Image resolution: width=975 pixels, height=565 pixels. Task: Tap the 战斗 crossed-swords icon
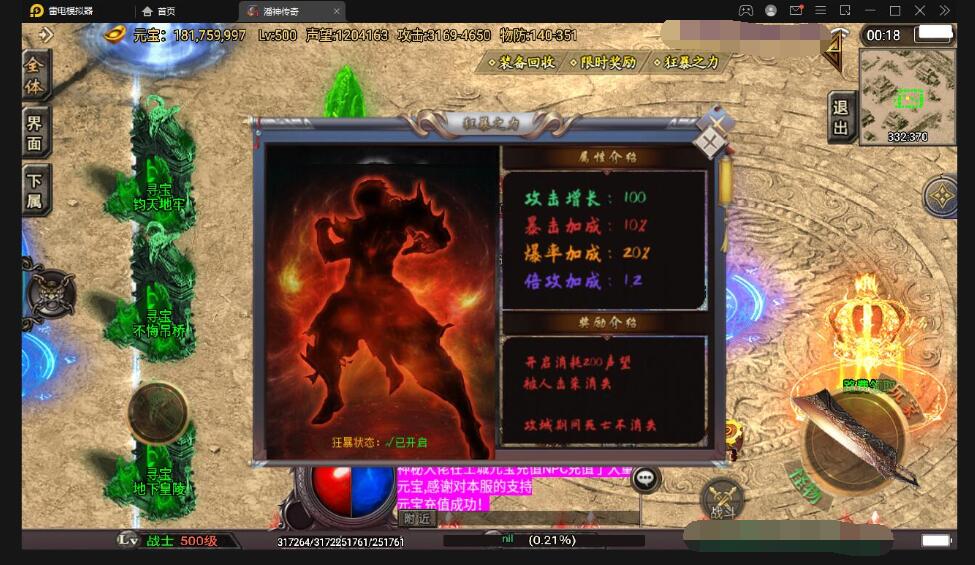(722, 498)
